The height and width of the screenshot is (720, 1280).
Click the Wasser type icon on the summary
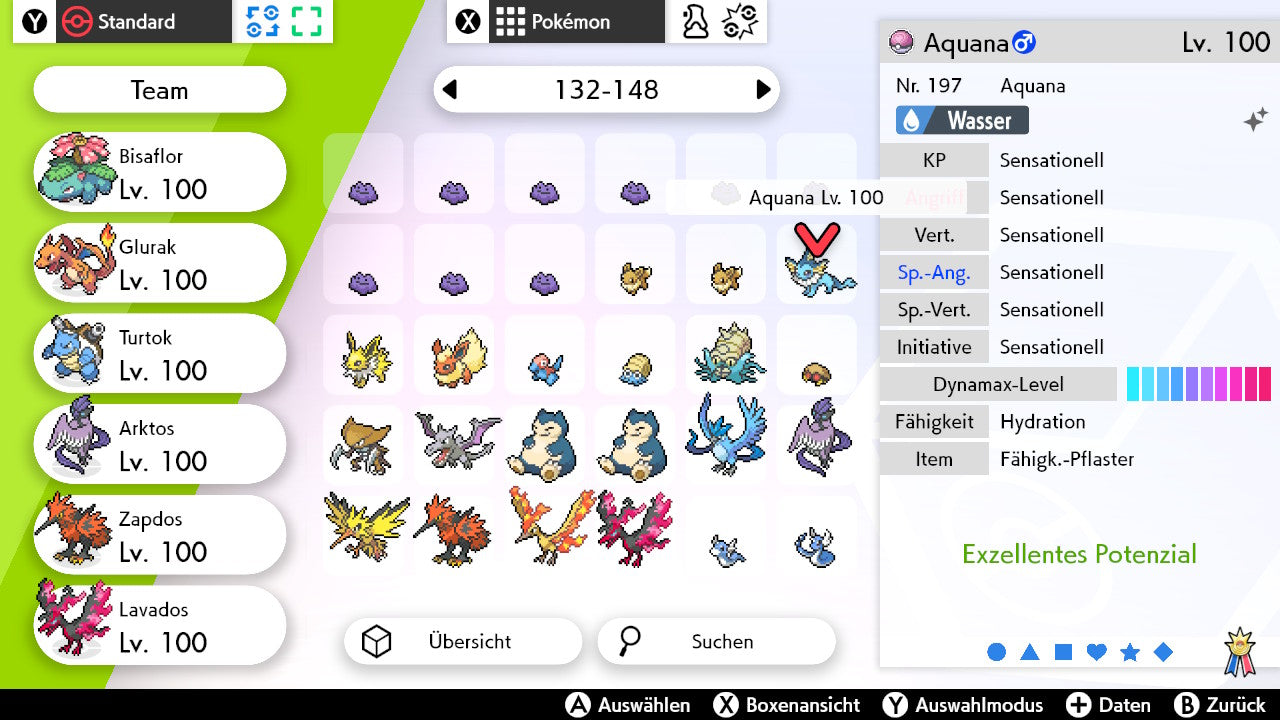coord(913,120)
